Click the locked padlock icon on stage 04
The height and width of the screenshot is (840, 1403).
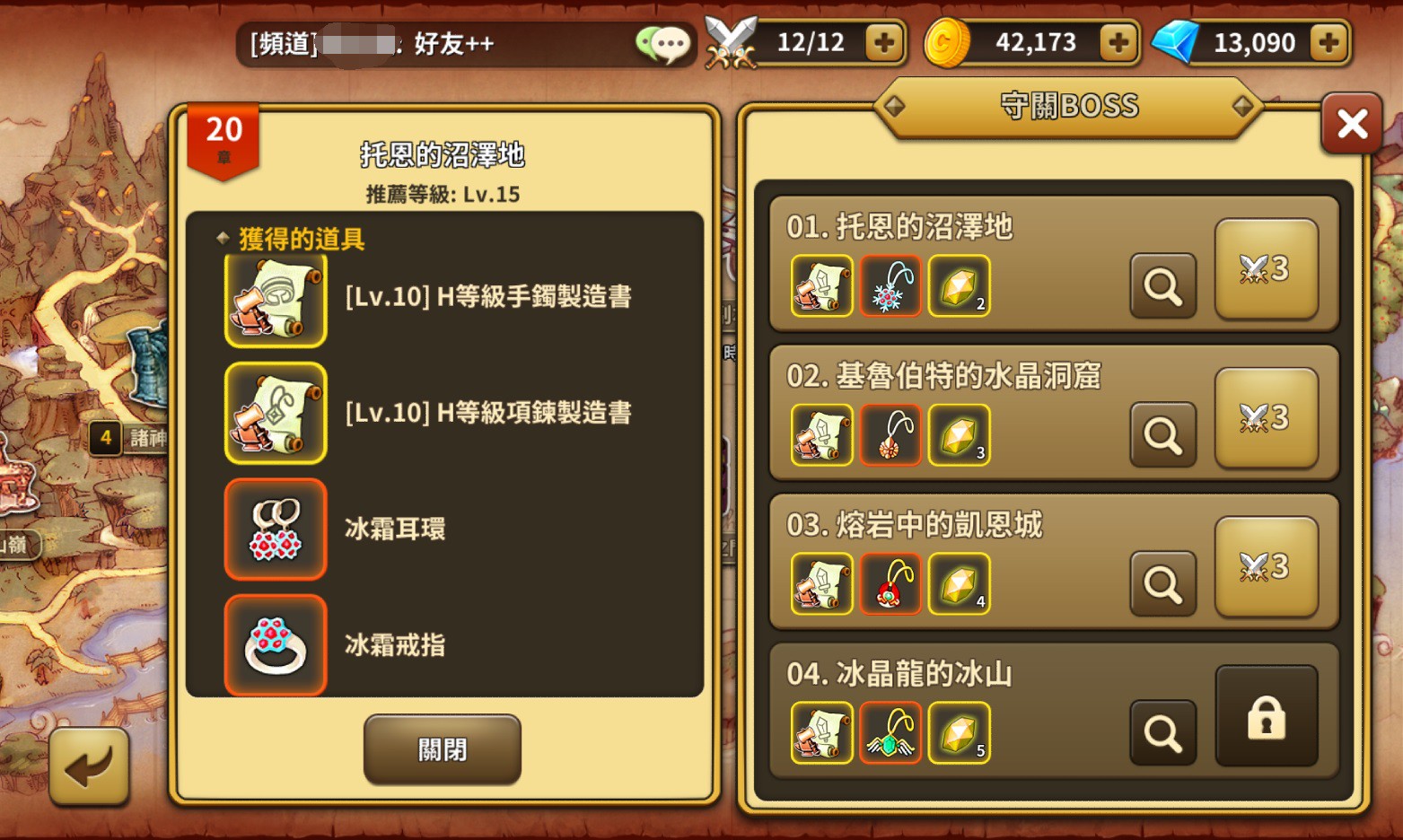pyautogui.click(x=1267, y=713)
